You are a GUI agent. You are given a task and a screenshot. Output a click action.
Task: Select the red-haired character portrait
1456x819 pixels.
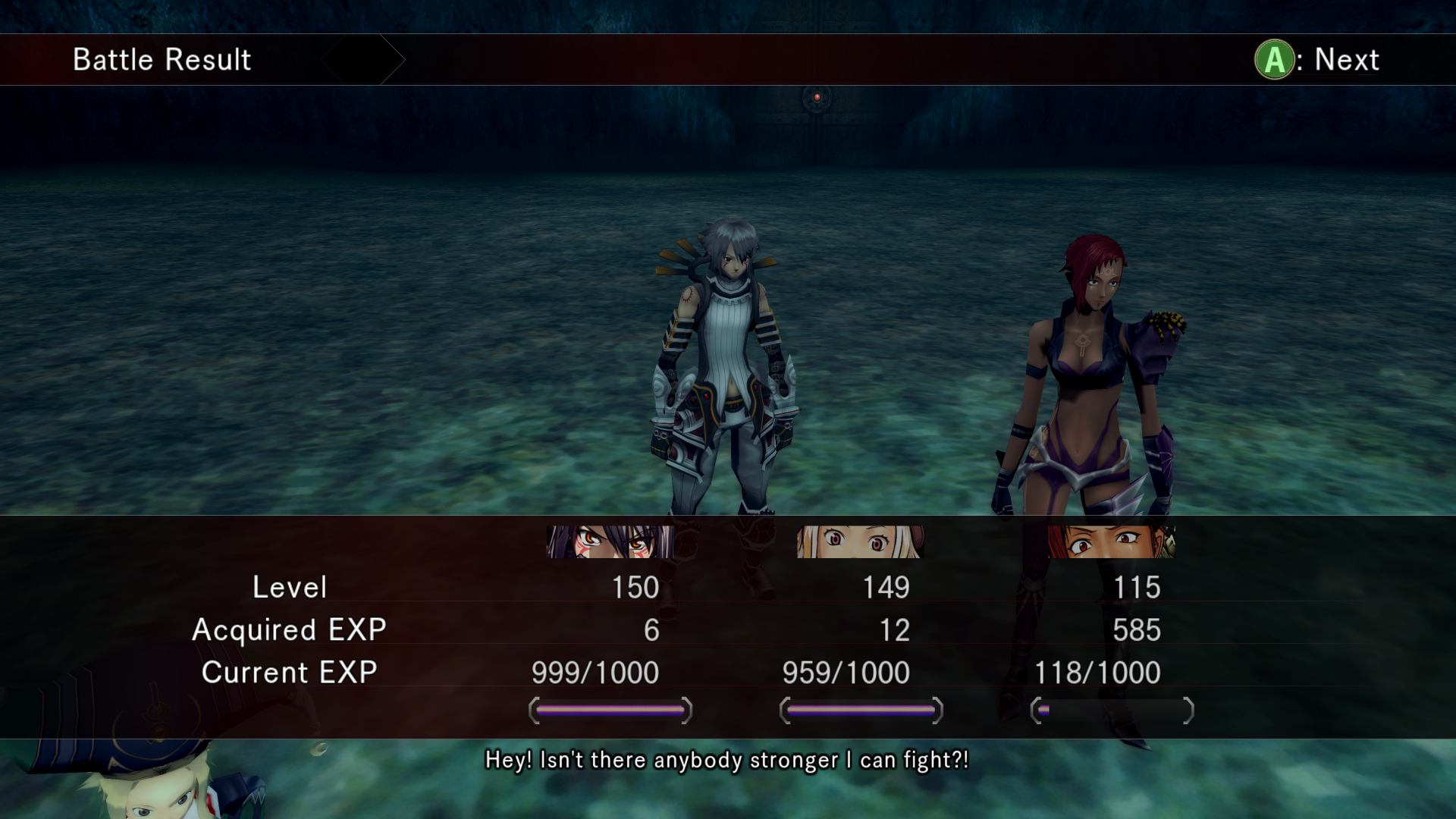point(1111,541)
